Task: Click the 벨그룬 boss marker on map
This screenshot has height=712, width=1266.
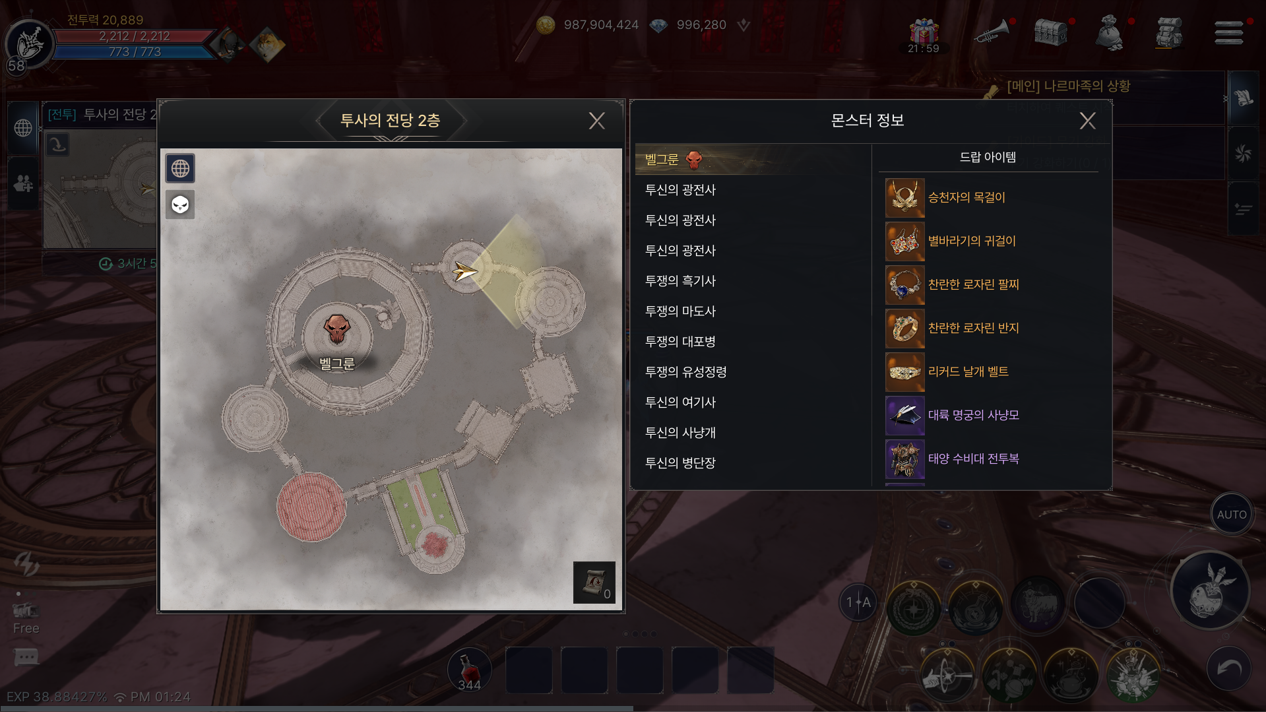Action: (x=337, y=329)
